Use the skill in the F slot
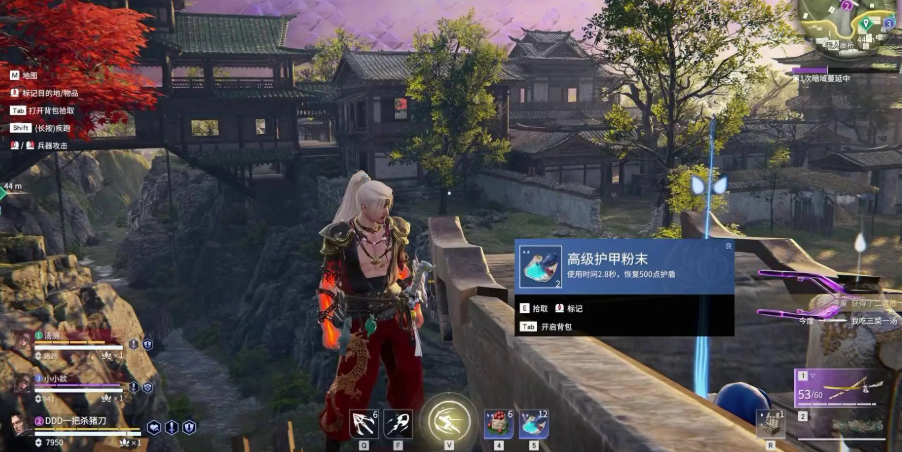902x452 pixels. point(400,424)
